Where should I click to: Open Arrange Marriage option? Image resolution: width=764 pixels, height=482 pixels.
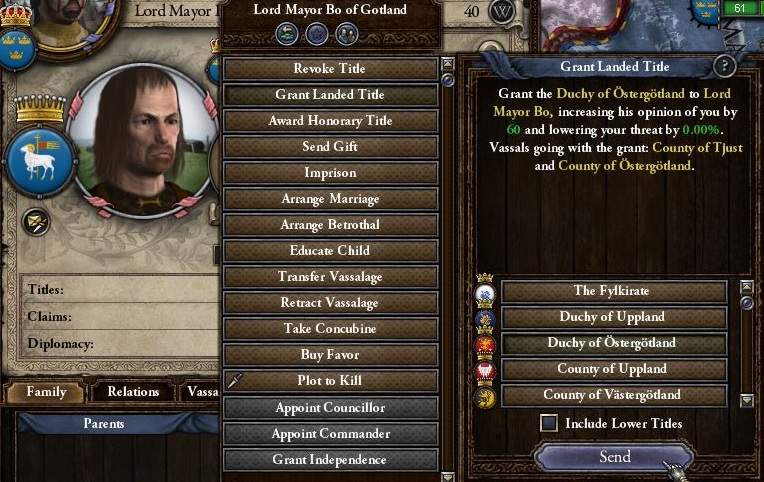coord(330,199)
